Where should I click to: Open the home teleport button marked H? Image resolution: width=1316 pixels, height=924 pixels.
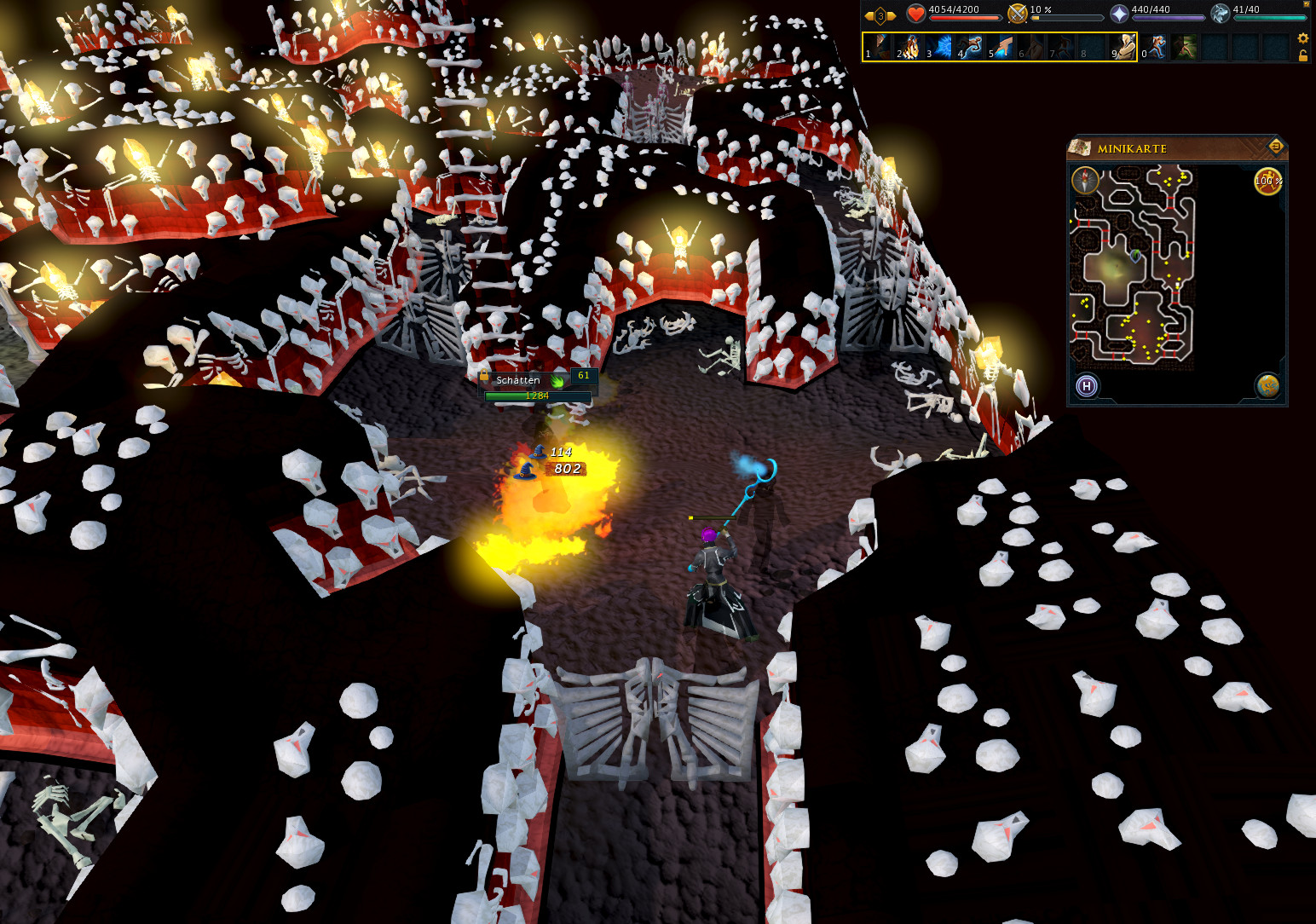point(1087,386)
